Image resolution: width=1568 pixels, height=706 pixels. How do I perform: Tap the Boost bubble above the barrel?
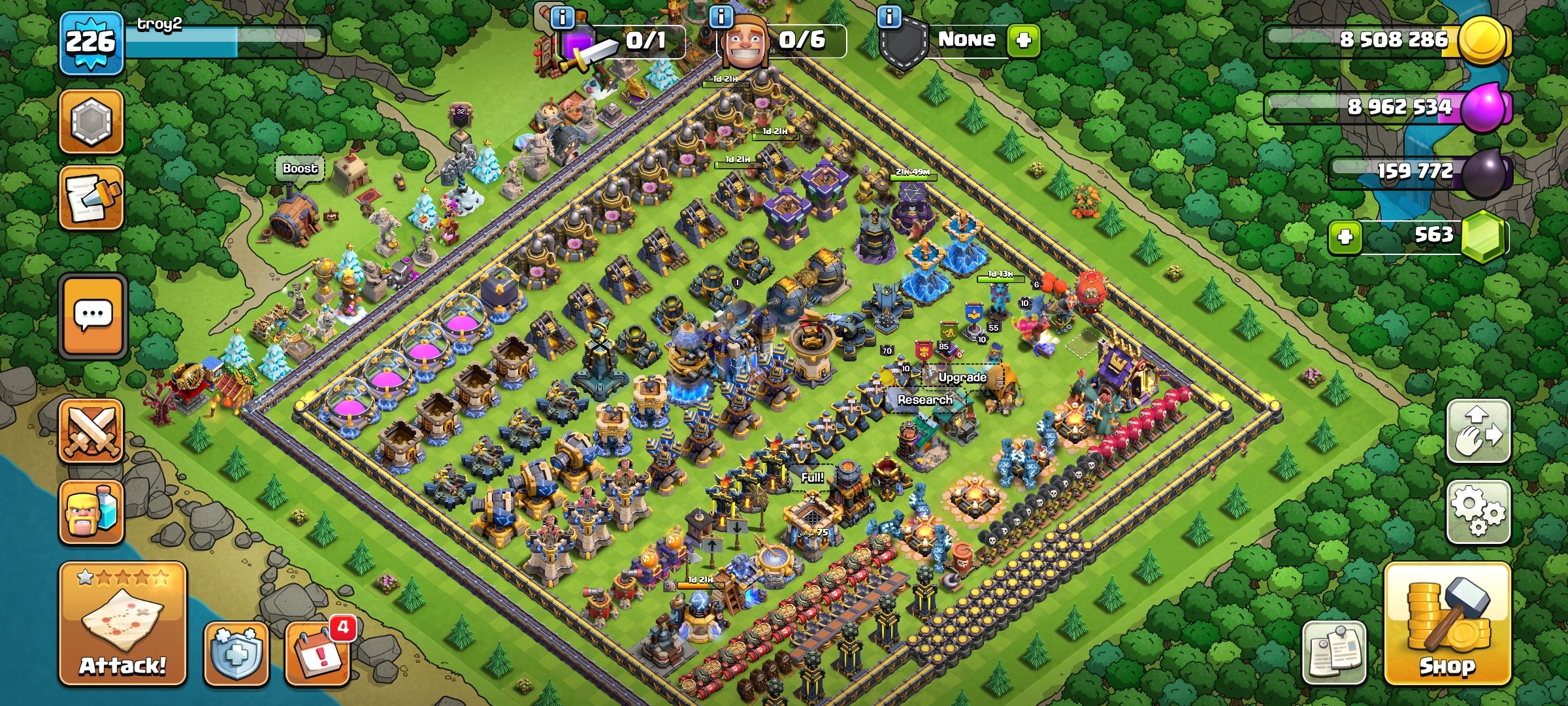(300, 169)
